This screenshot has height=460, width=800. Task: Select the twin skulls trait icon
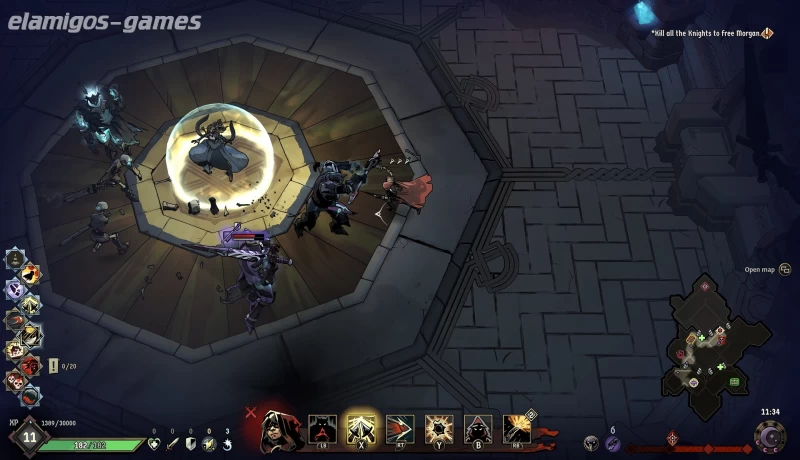click(15, 381)
